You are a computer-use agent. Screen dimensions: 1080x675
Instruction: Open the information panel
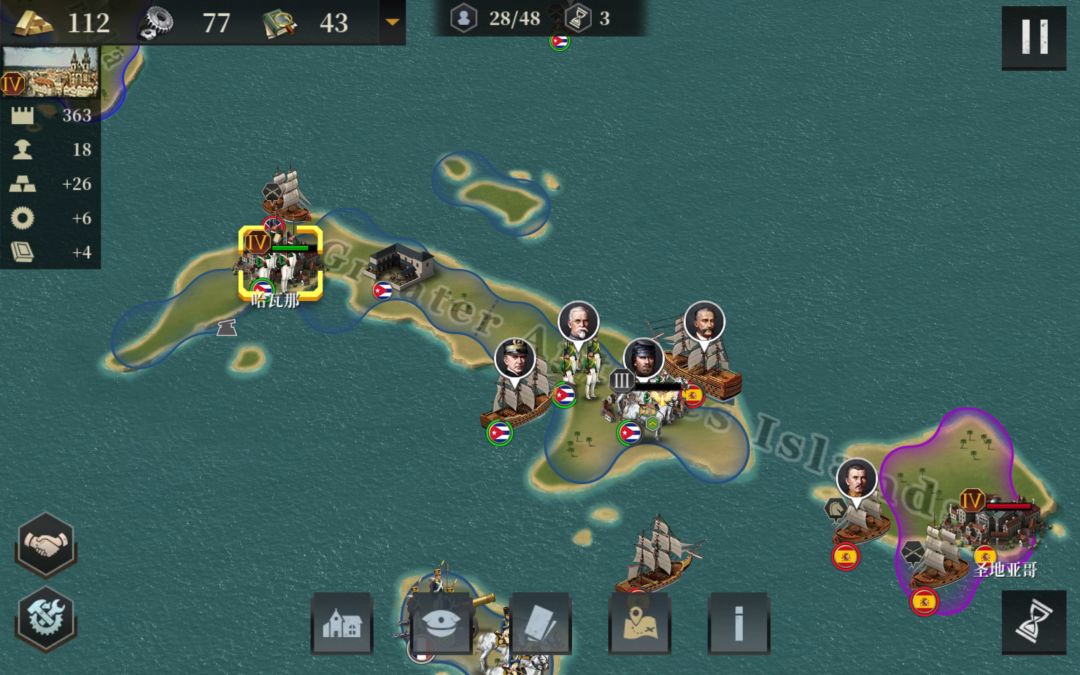pos(739,623)
